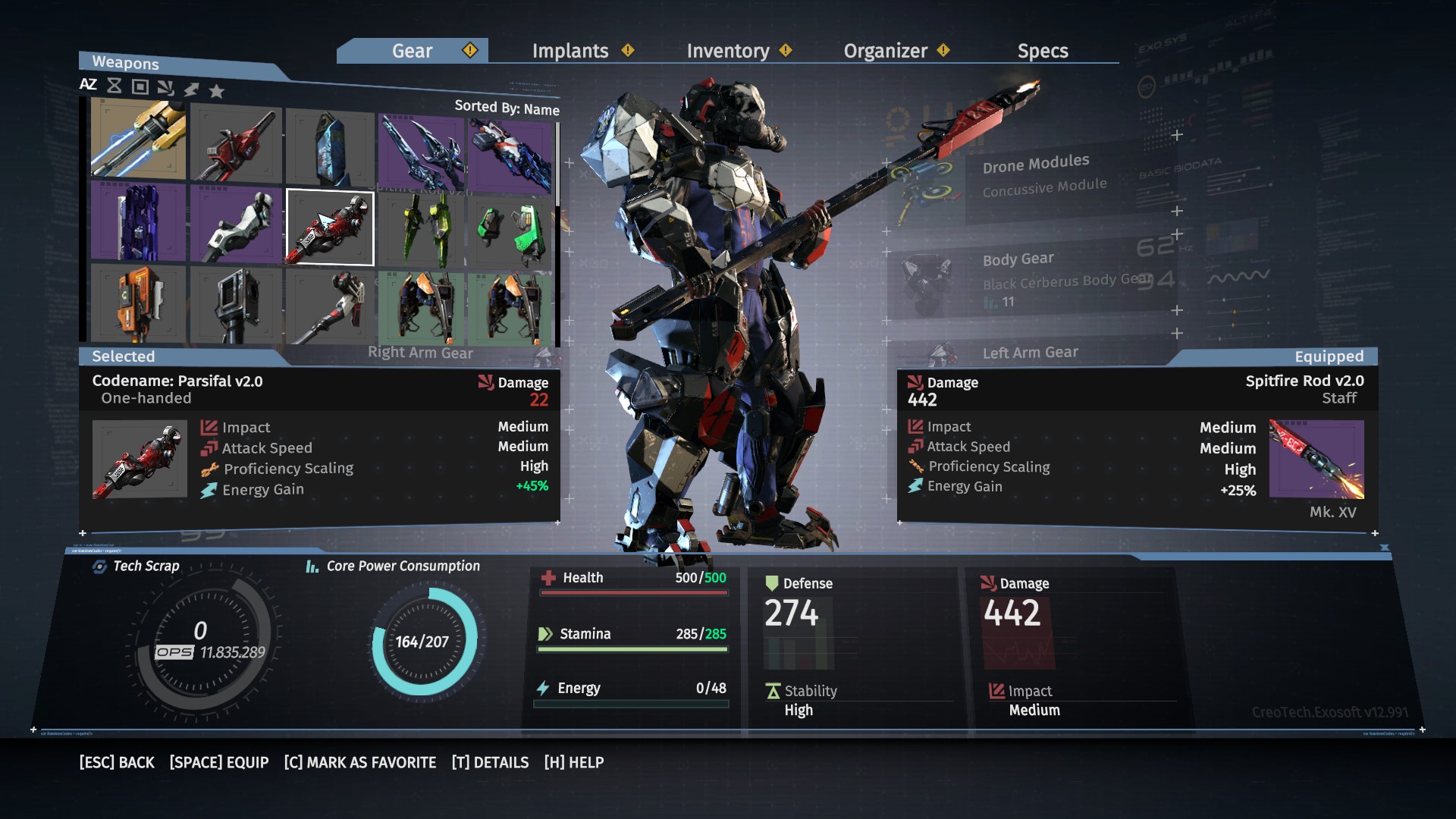
Task: Go to the Organizer tab
Action: tap(885, 51)
